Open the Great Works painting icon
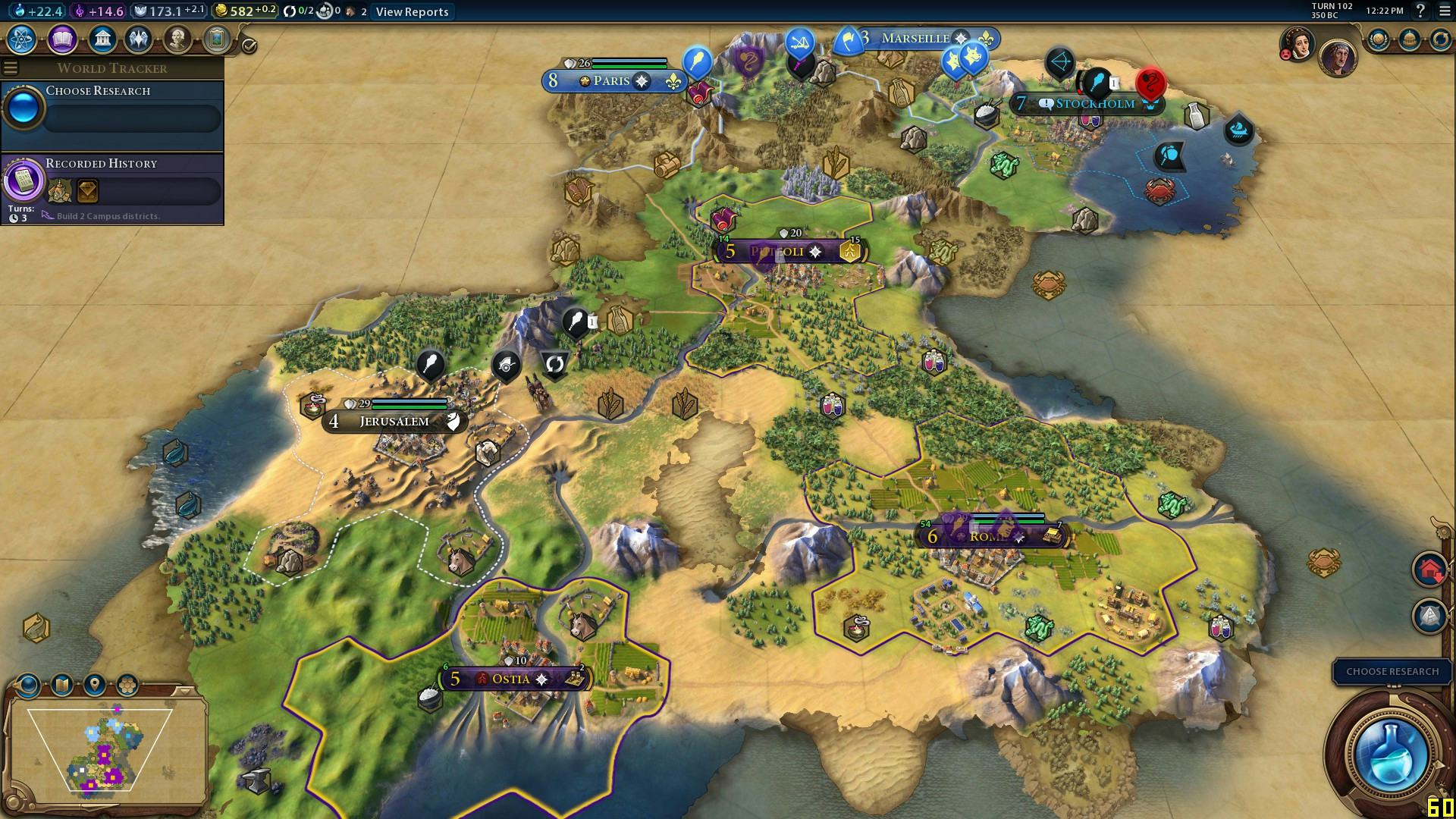The width and height of the screenshot is (1456, 819). (216, 39)
